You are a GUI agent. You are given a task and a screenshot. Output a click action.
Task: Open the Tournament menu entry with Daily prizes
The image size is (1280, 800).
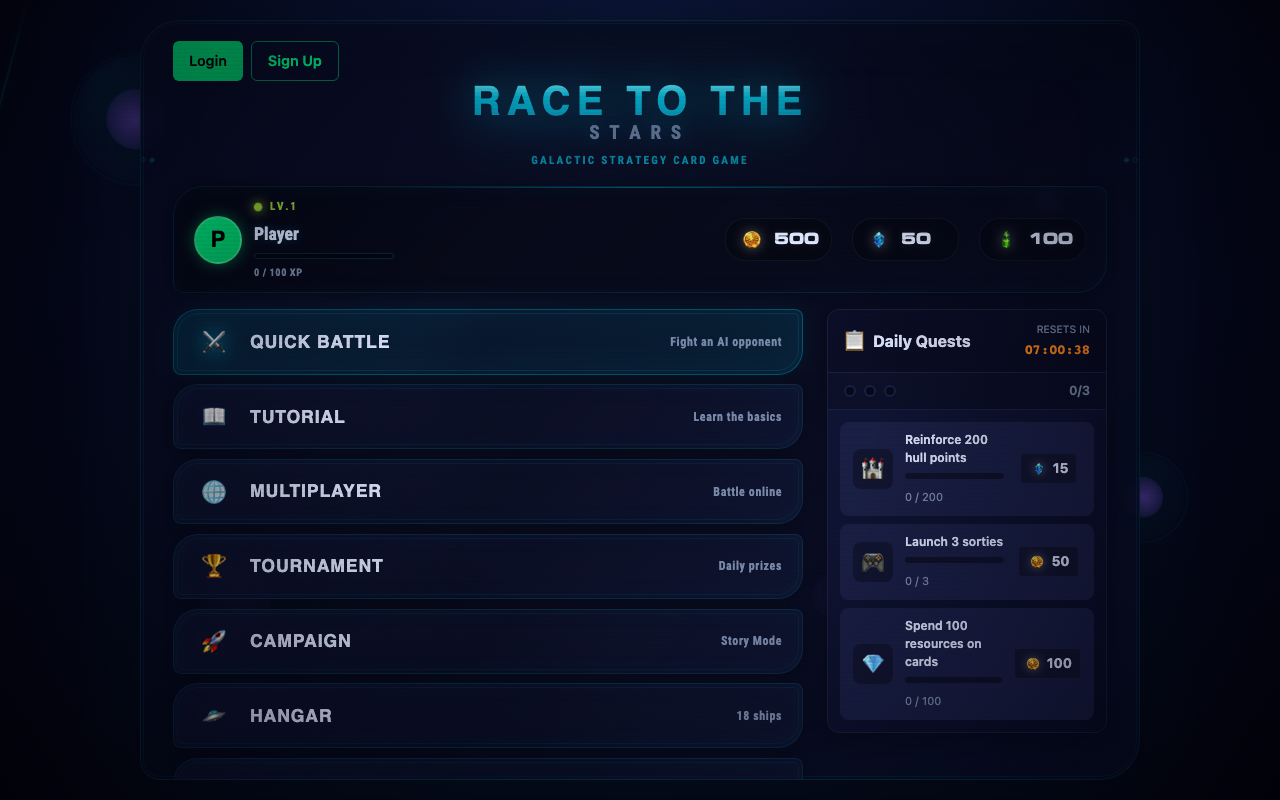pyautogui.click(x=487, y=566)
